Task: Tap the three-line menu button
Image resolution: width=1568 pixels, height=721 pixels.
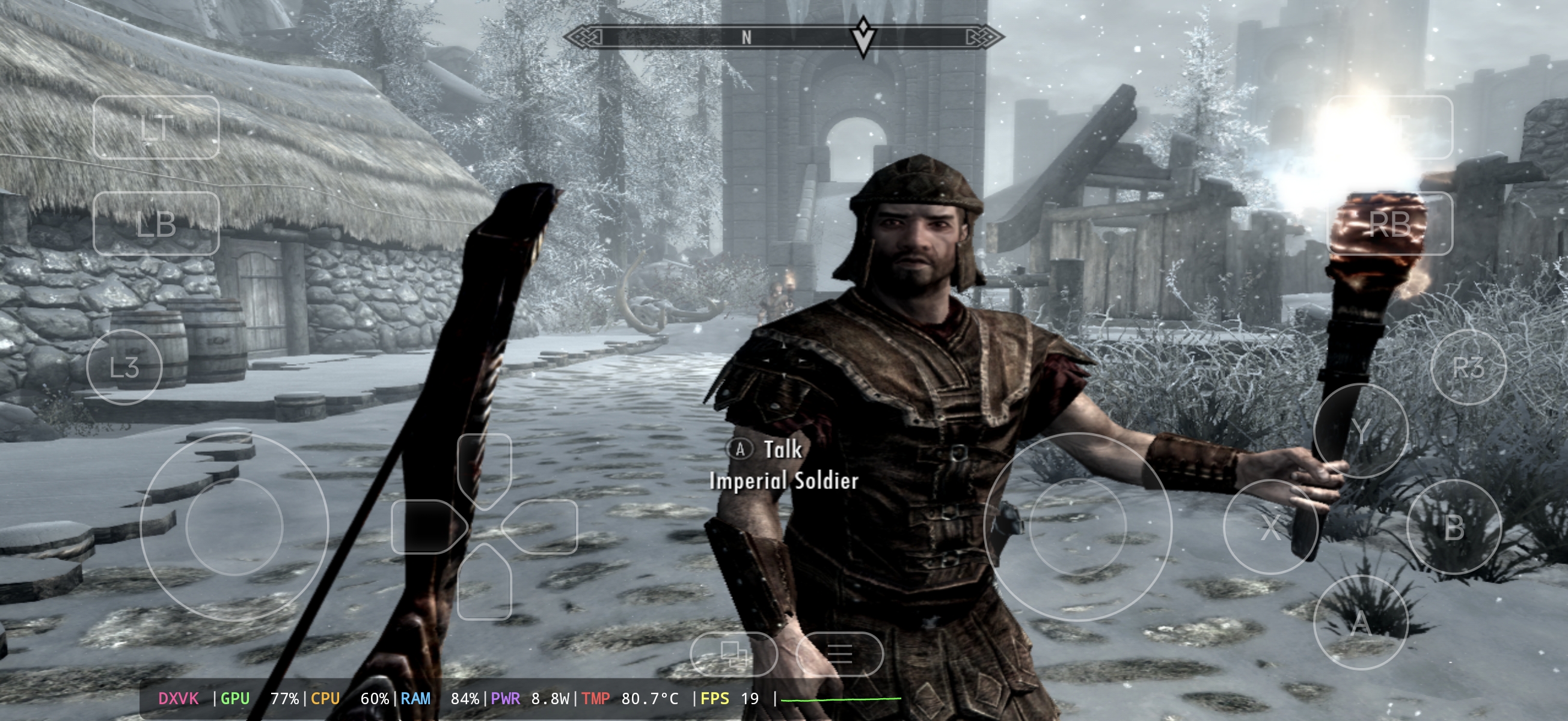Action: point(839,654)
